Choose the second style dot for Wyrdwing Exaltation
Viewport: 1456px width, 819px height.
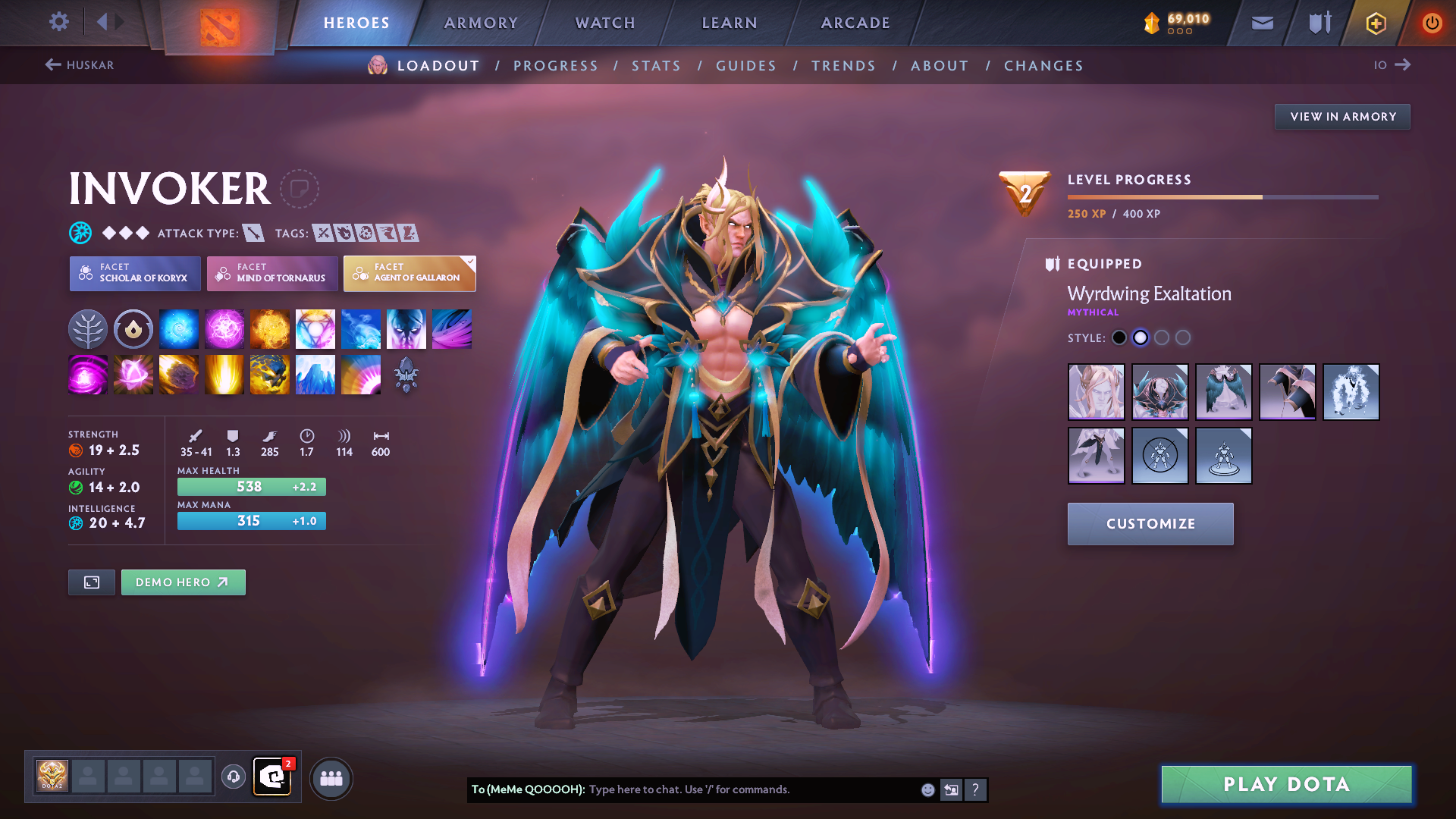[x=1141, y=337]
